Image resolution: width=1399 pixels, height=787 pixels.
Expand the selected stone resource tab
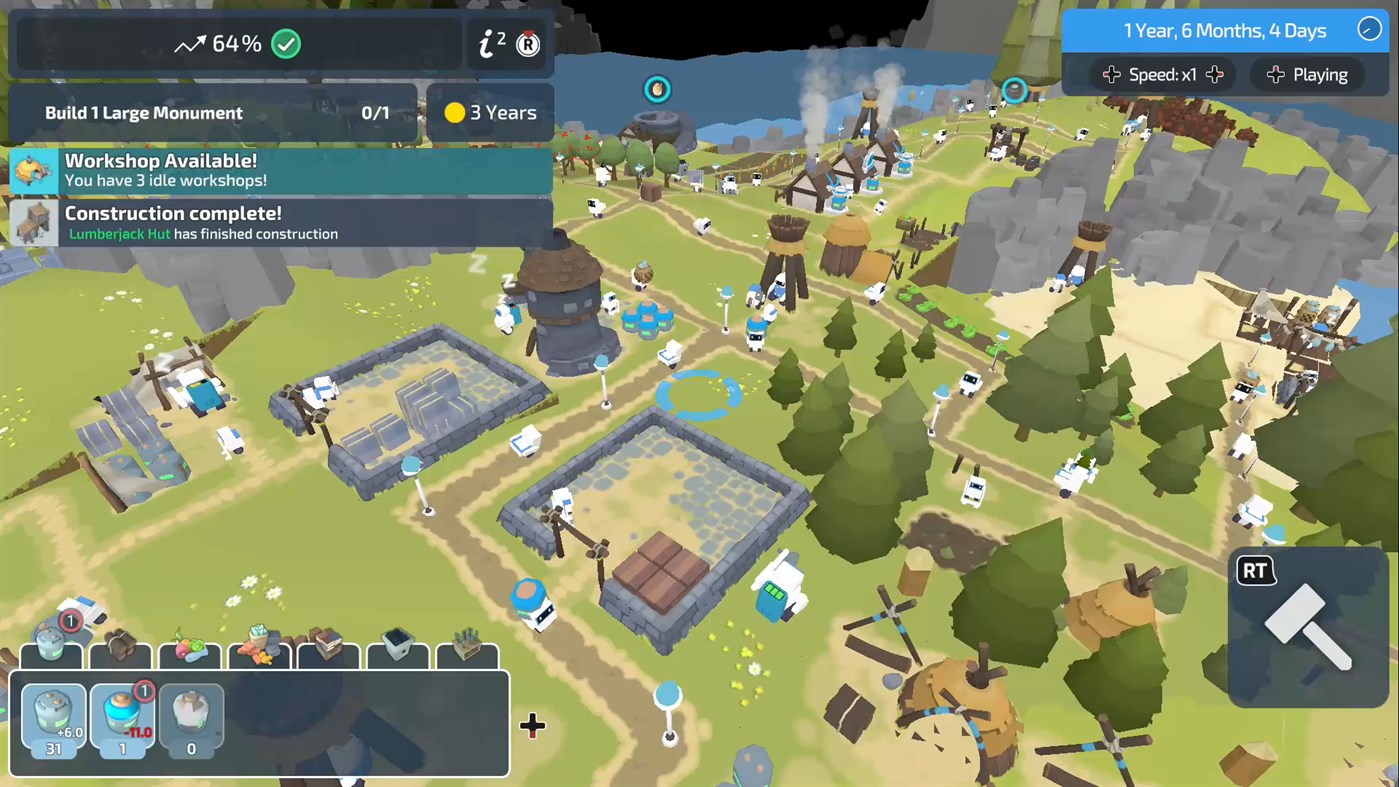click(50, 652)
